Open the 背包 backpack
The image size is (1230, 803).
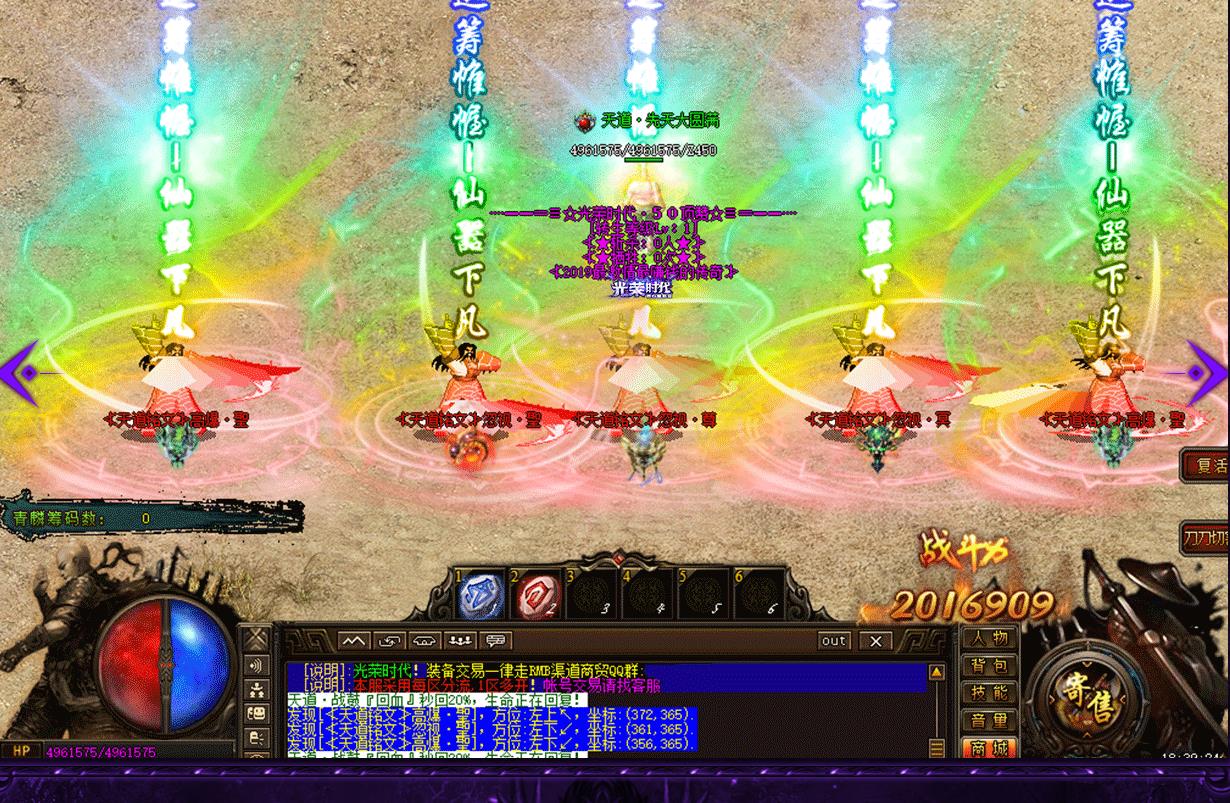(x=988, y=665)
